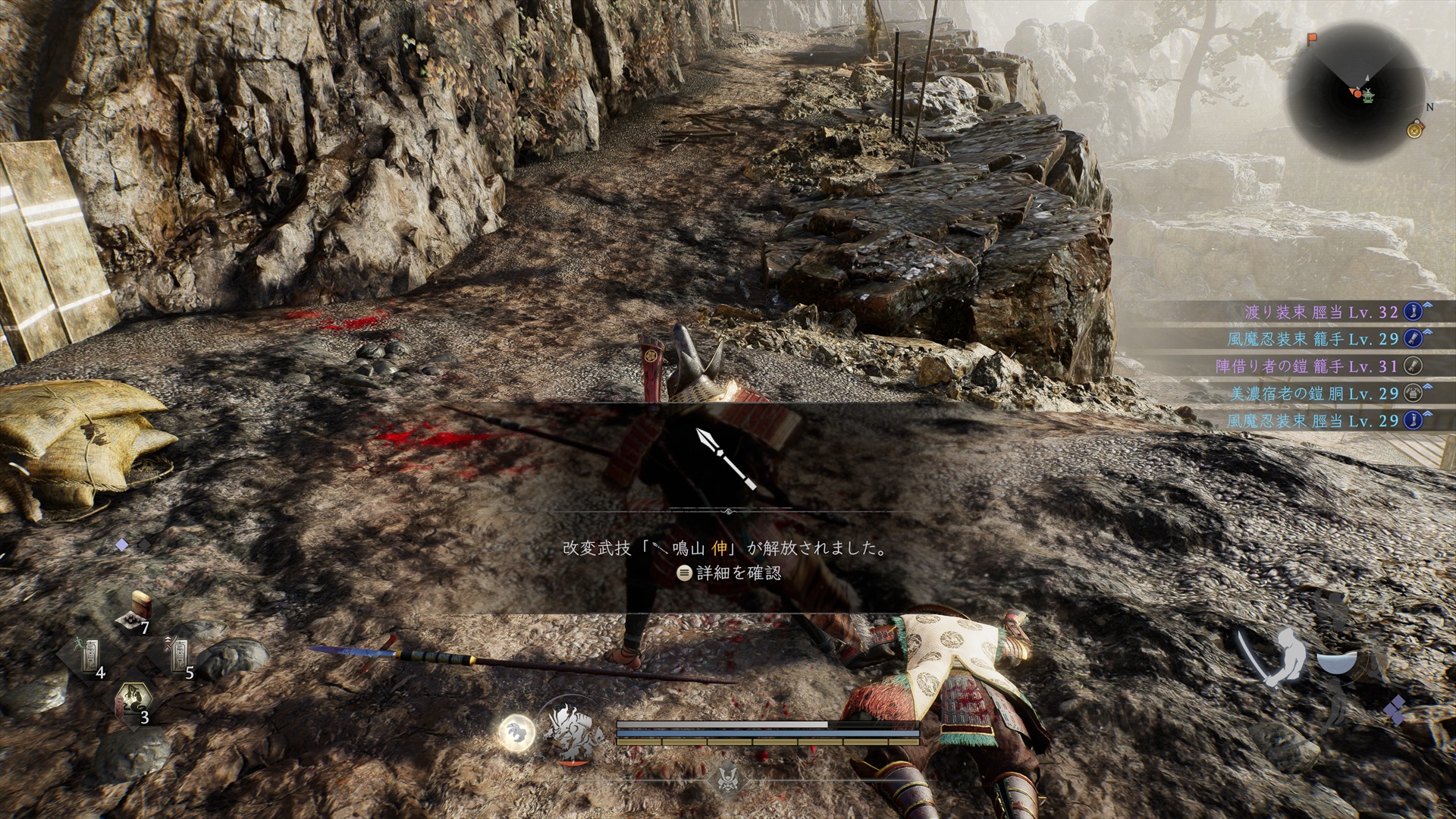1456x819 pixels.
Task: Use the elixir item slot with count 7
Action: point(136,613)
